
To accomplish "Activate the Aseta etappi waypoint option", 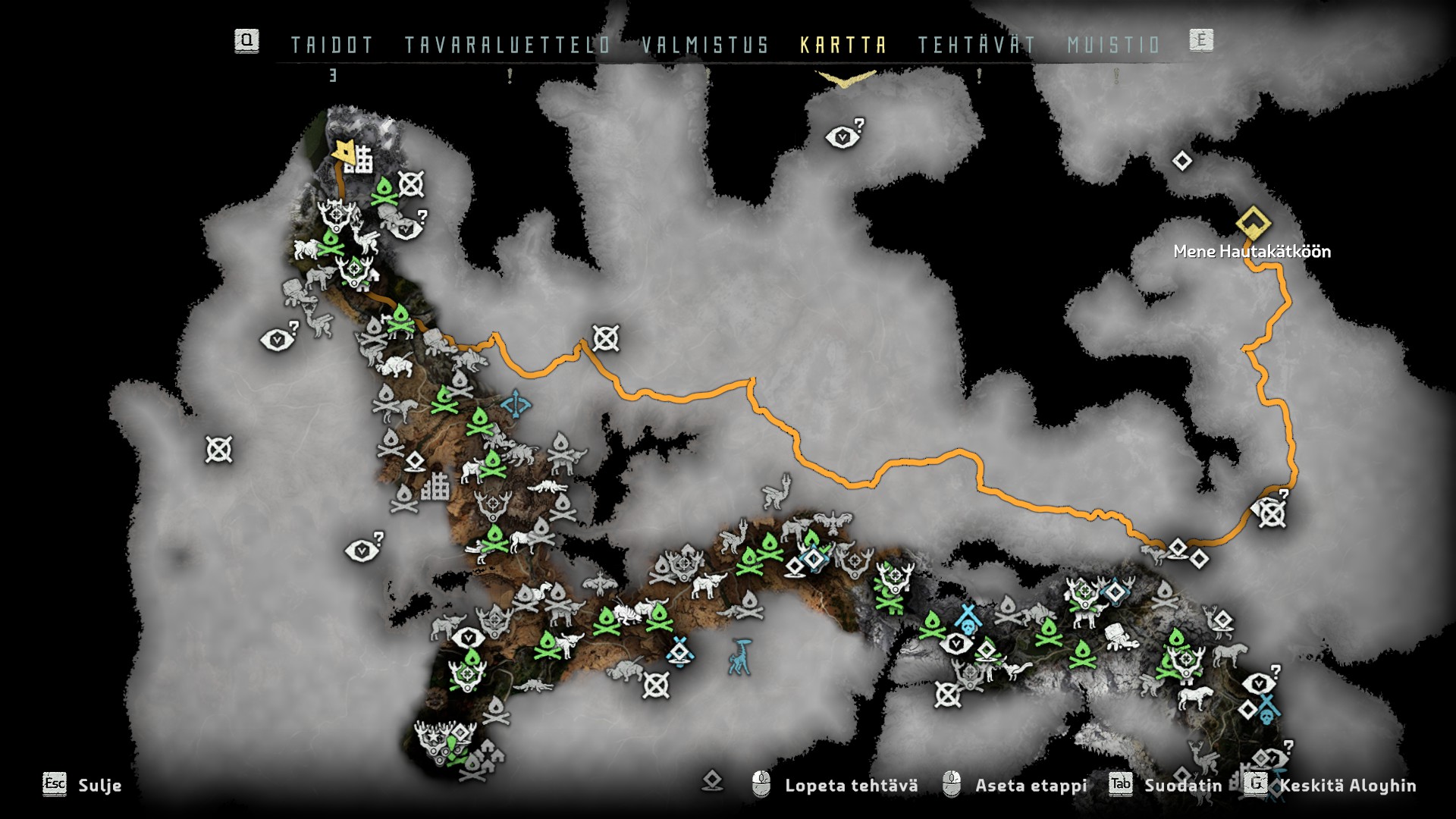I will 1031,786.
